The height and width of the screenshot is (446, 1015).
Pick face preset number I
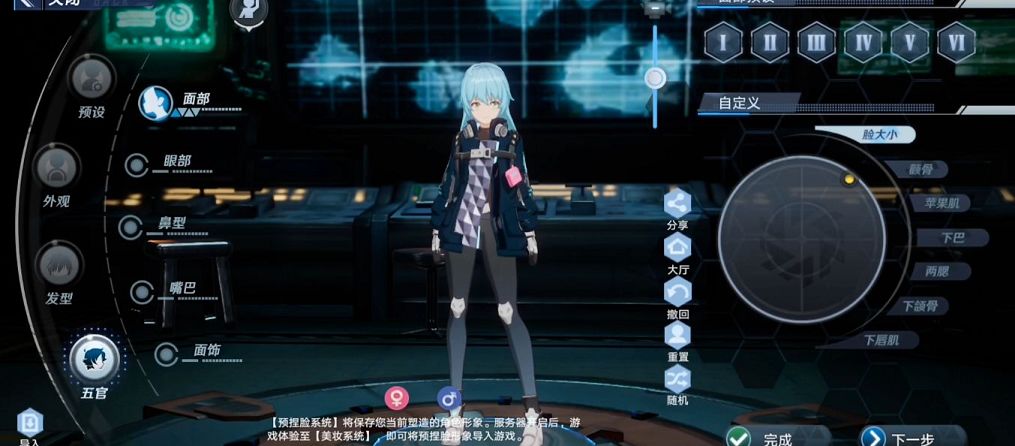pyautogui.click(x=722, y=43)
